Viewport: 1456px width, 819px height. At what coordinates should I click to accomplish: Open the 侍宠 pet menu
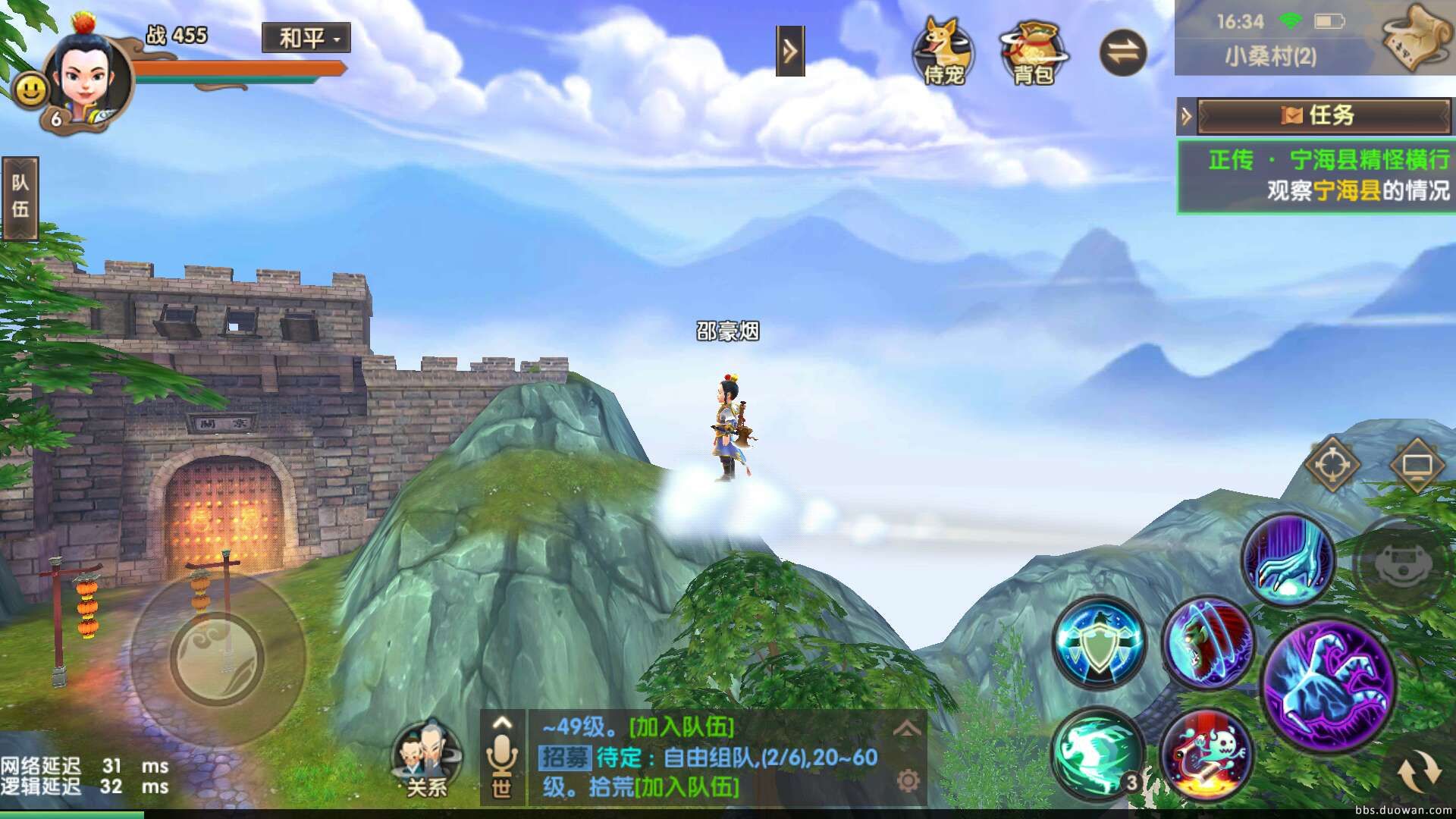(943, 50)
